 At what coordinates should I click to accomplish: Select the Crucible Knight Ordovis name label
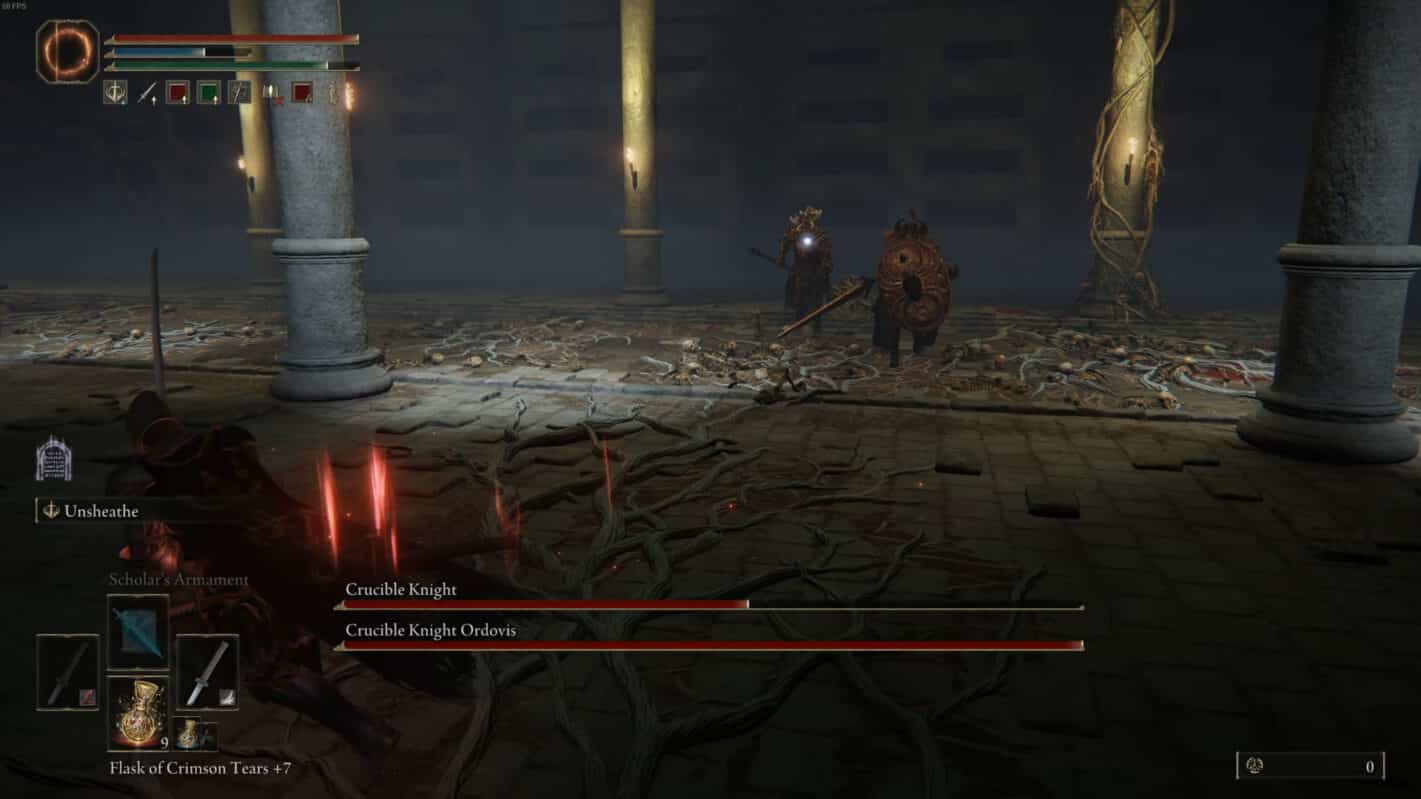pyautogui.click(x=432, y=631)
